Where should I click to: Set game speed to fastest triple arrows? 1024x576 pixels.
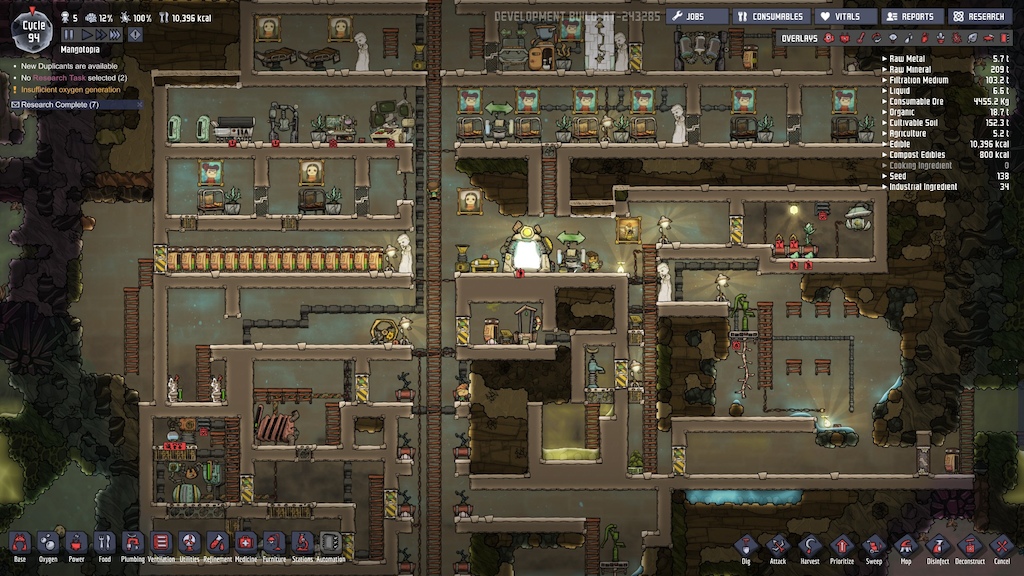click(116, 34)
